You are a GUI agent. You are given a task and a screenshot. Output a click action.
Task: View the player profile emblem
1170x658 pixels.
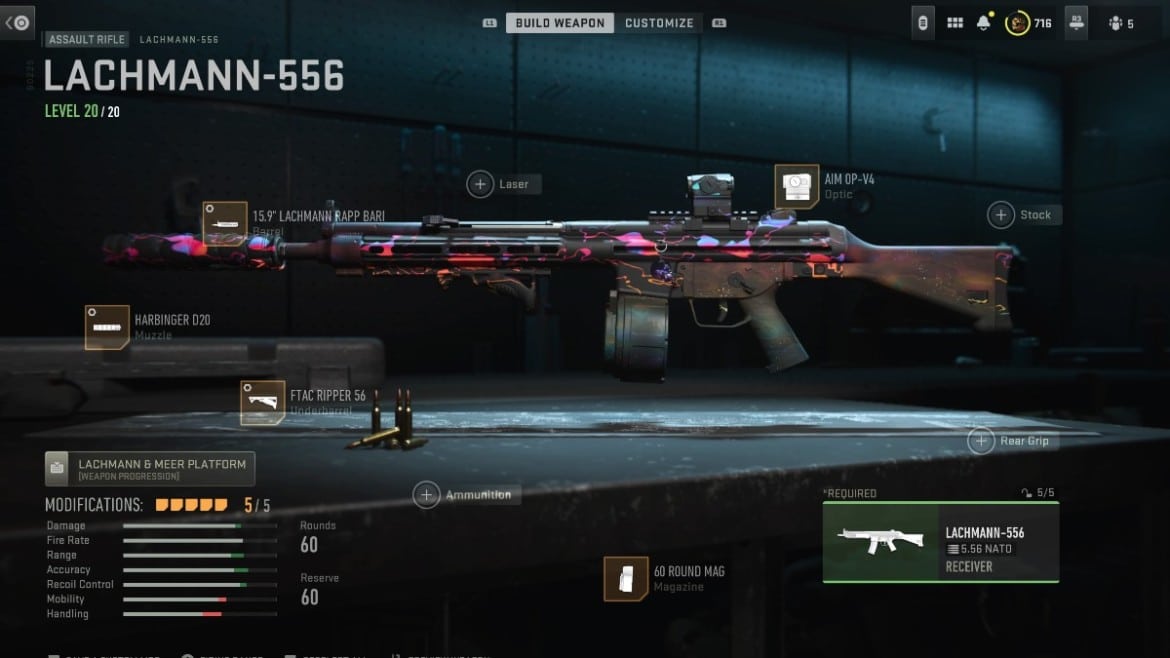tap(1018, 23)
